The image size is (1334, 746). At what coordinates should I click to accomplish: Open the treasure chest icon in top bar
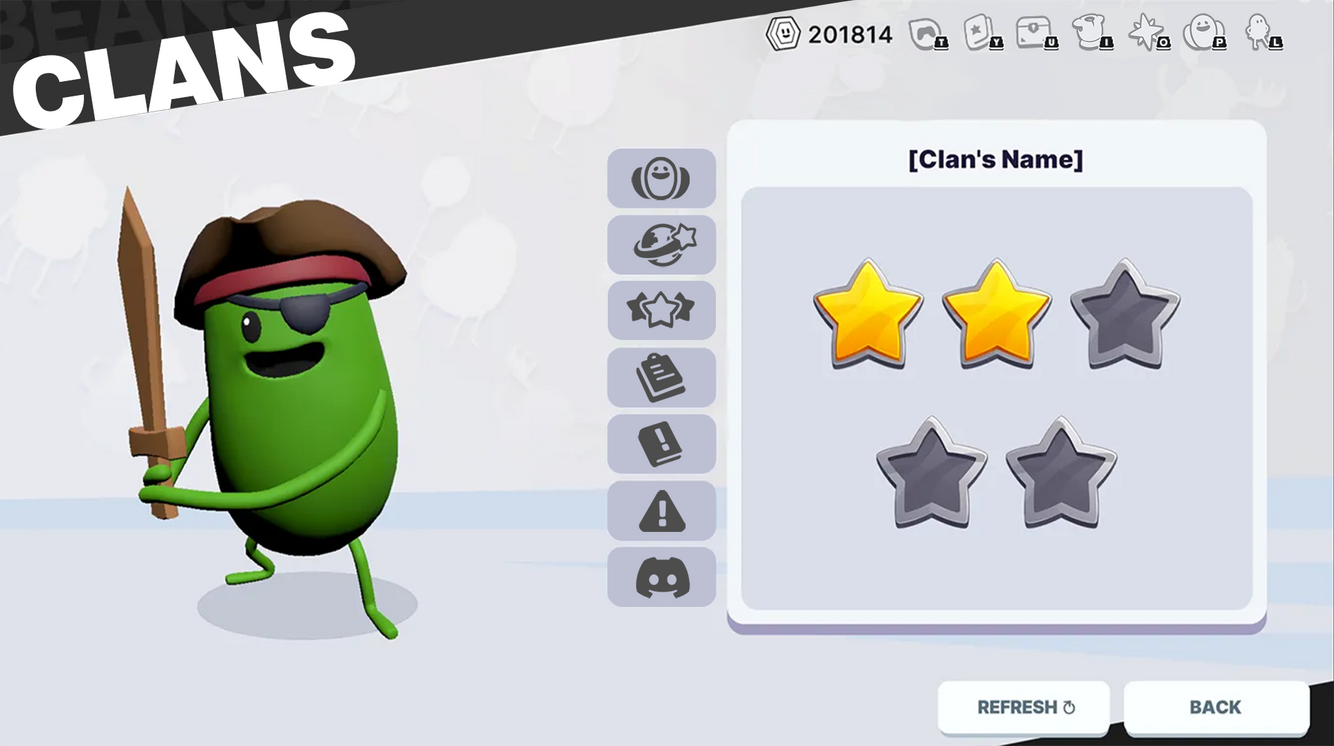pos(1037,34)
